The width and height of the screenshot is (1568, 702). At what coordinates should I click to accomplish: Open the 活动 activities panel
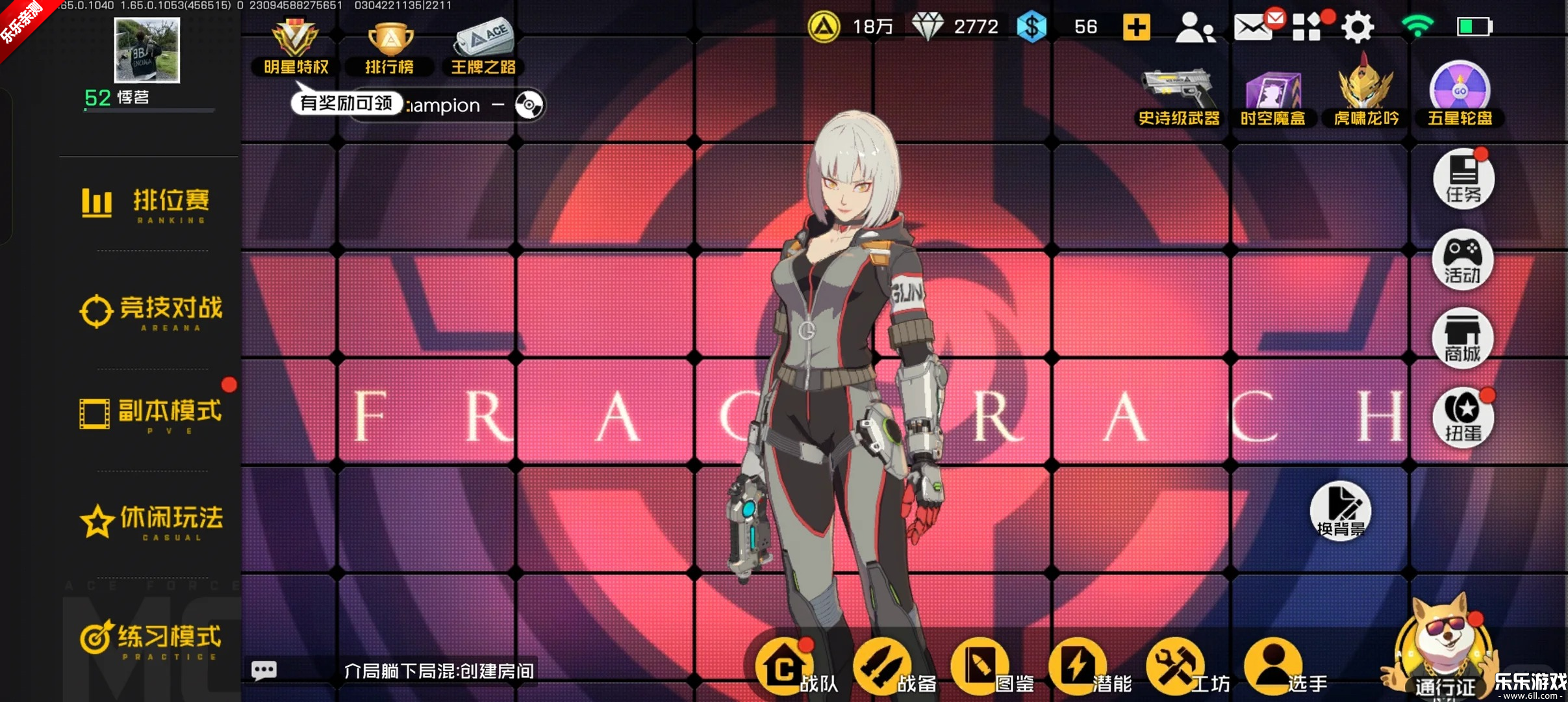click(x=1461, y=260)
